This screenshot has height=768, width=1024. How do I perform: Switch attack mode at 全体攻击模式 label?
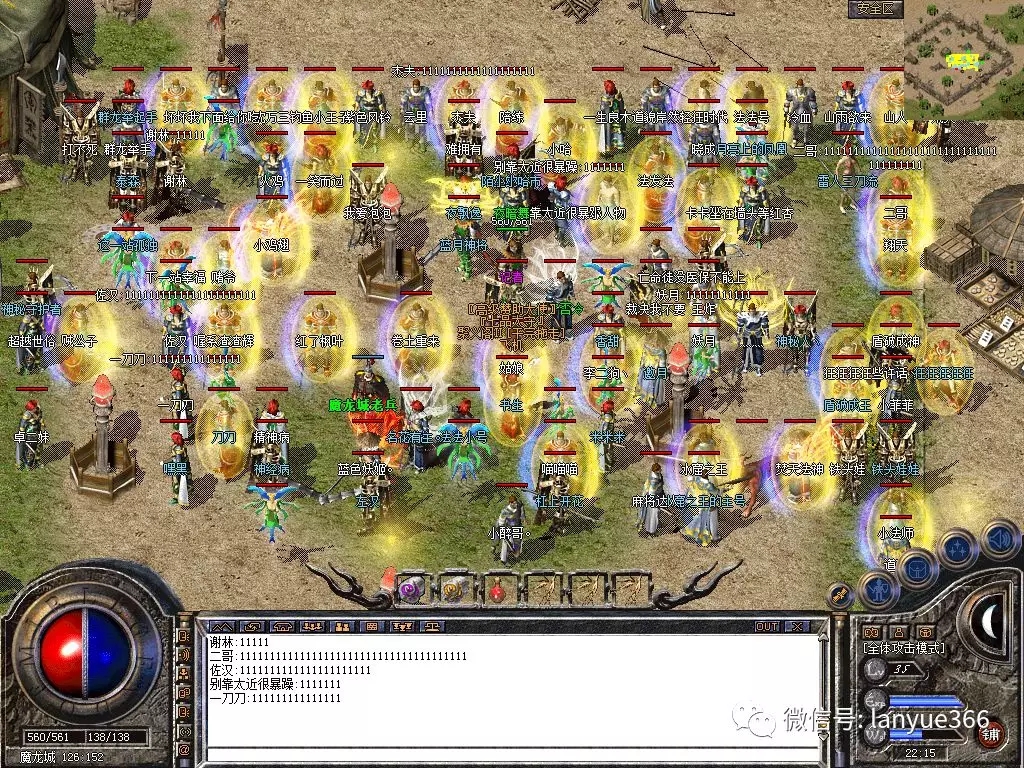click(x=904, y=648)
